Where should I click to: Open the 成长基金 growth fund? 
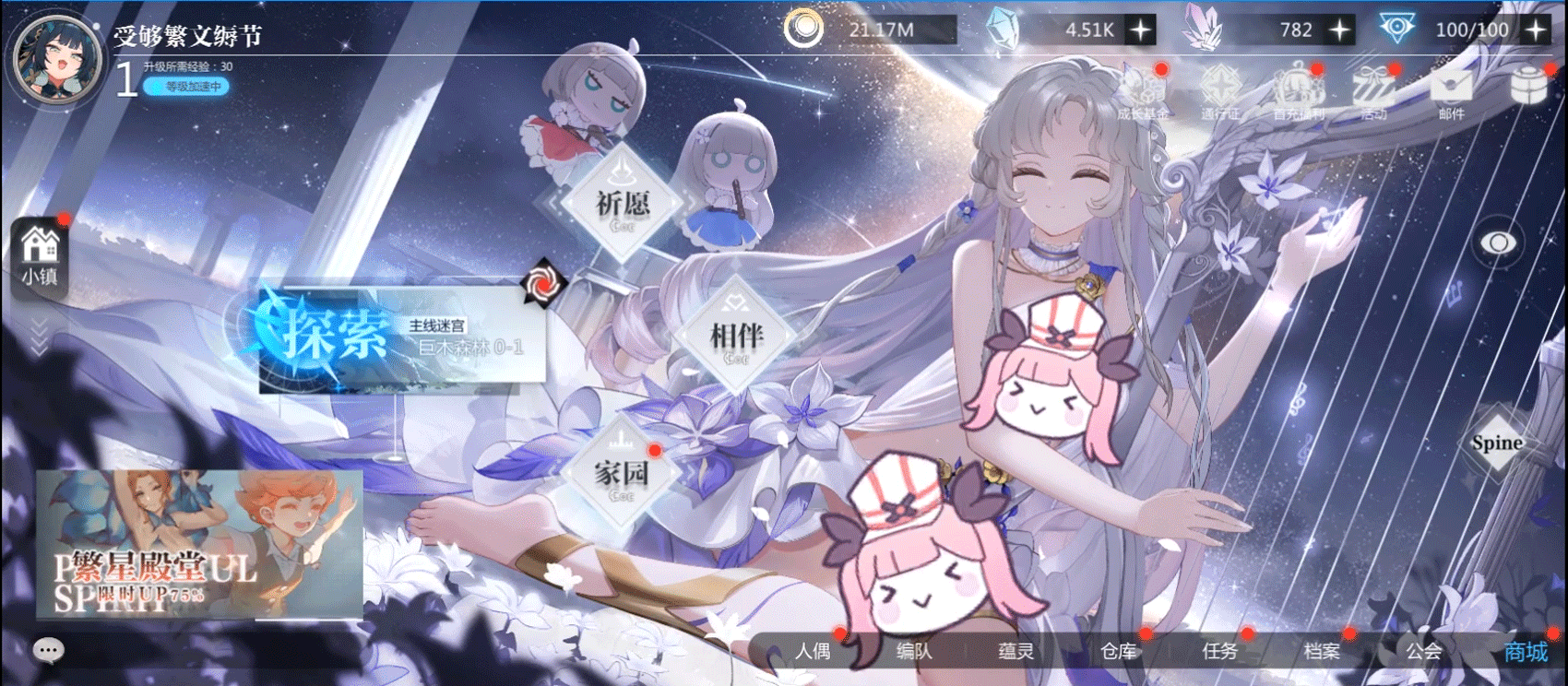click(1143, 92)
